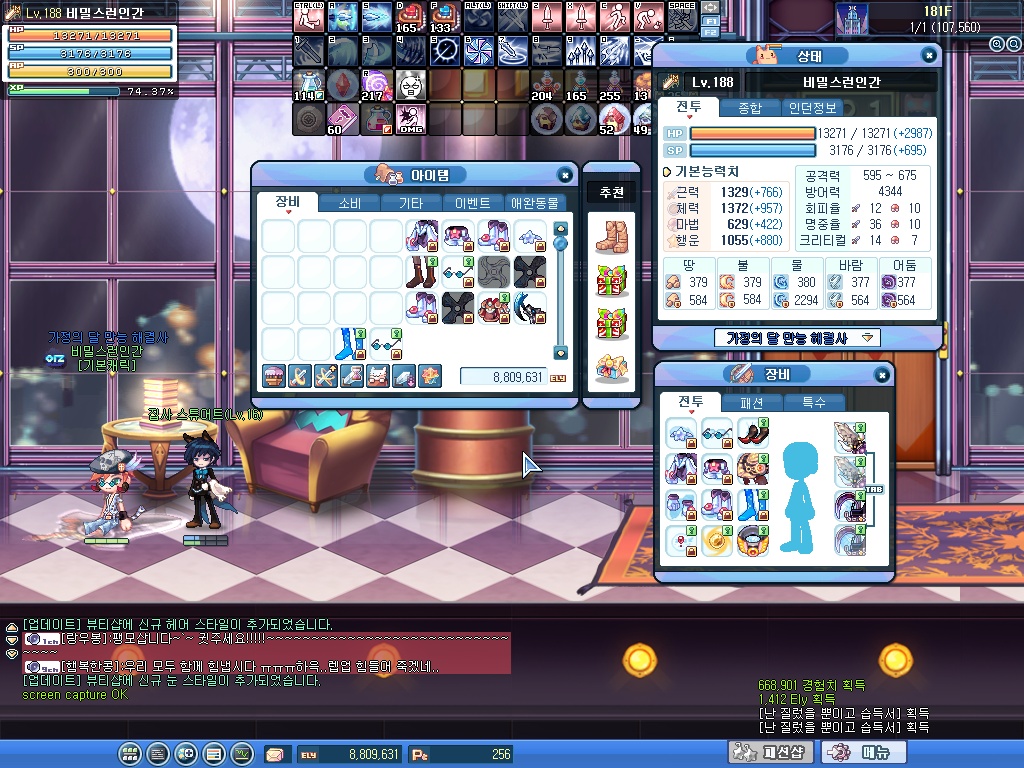
Task: Select the blue scythe weapon in the inventory
Action: (x=530, y=308)
